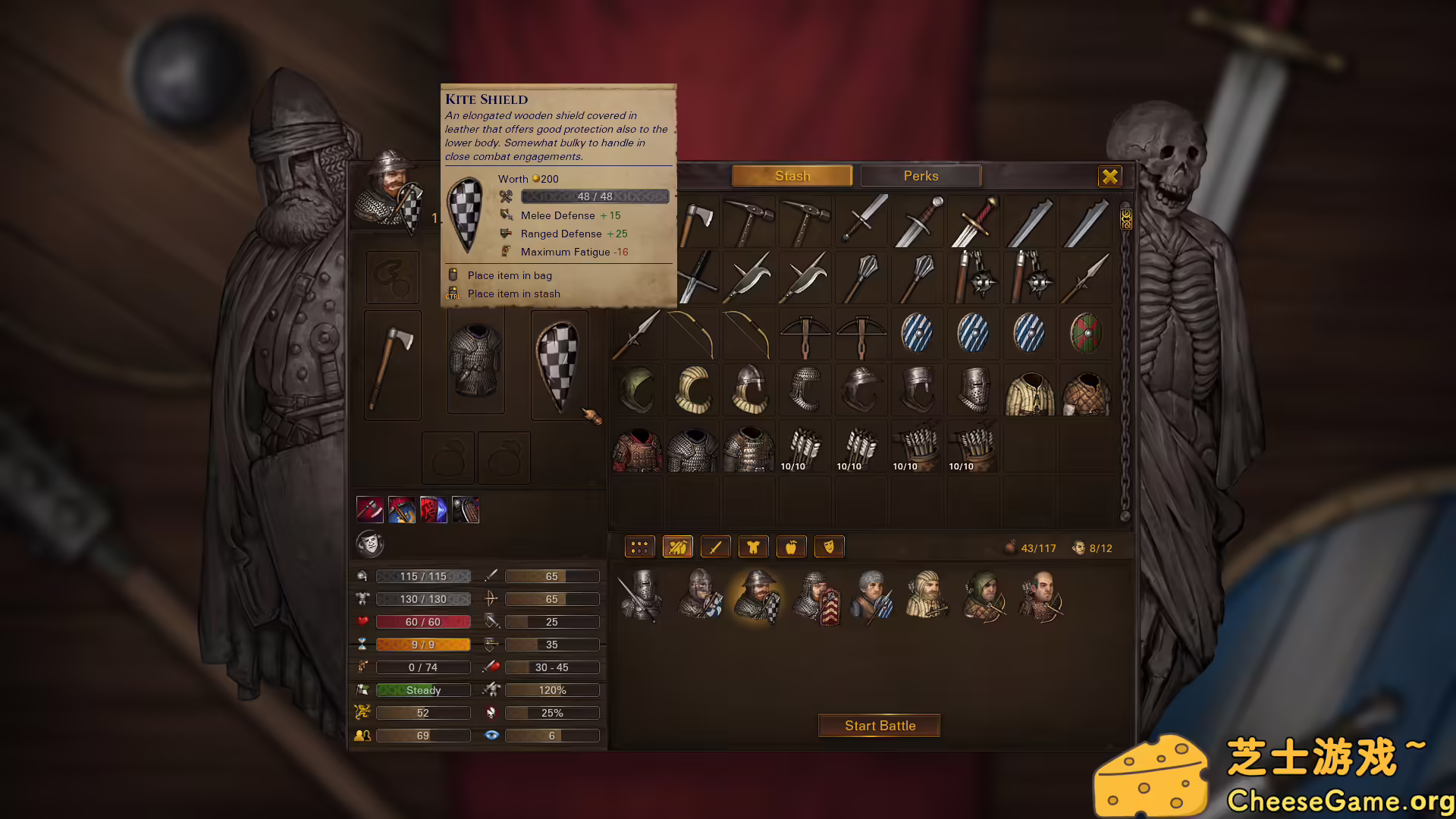The height and width of the screenshot is (819, 1456).
Task: Click the Start Battle button
Action: (x=880, y=726)
